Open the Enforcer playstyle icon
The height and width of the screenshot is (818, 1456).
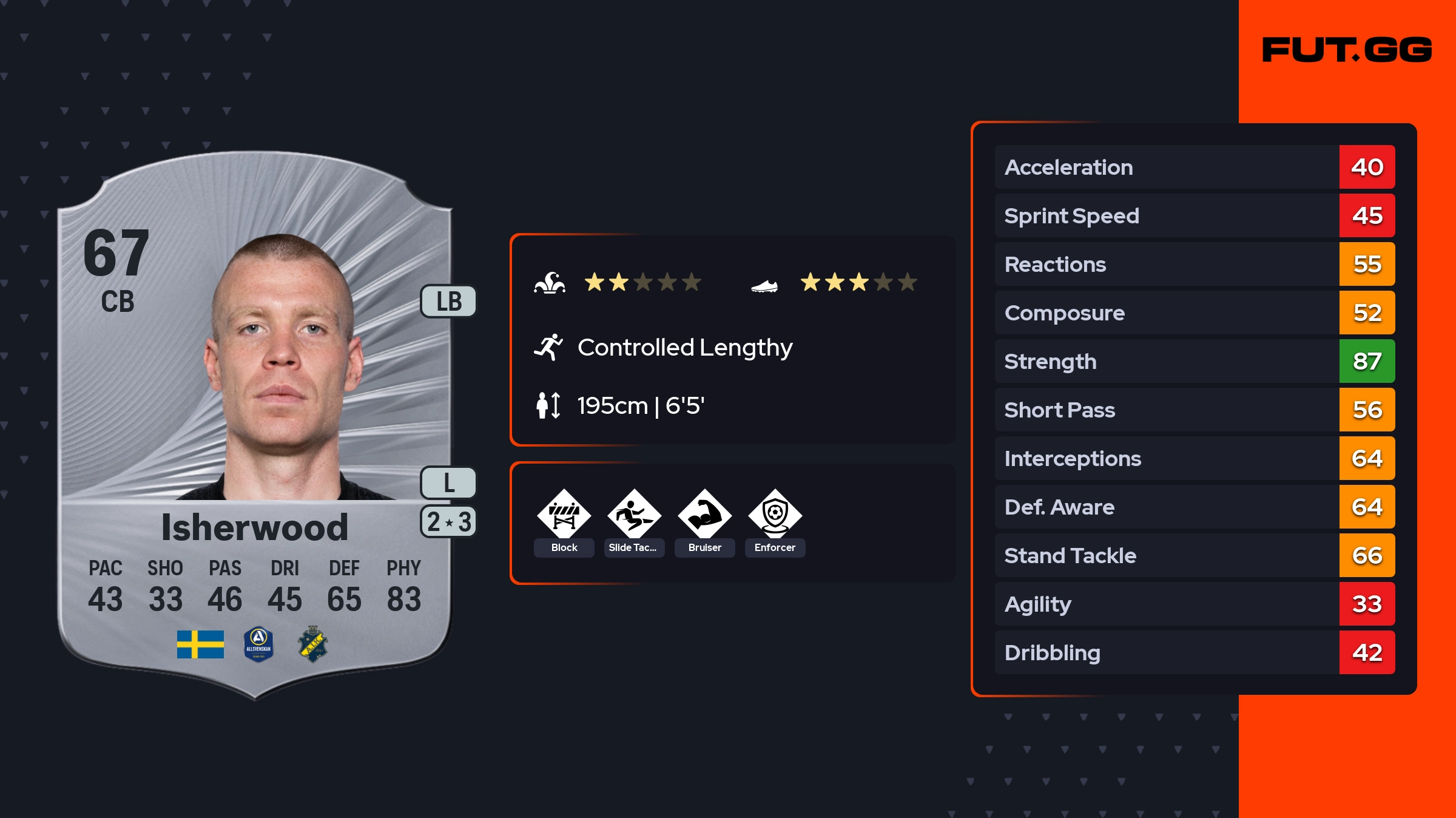pos(775,515)
